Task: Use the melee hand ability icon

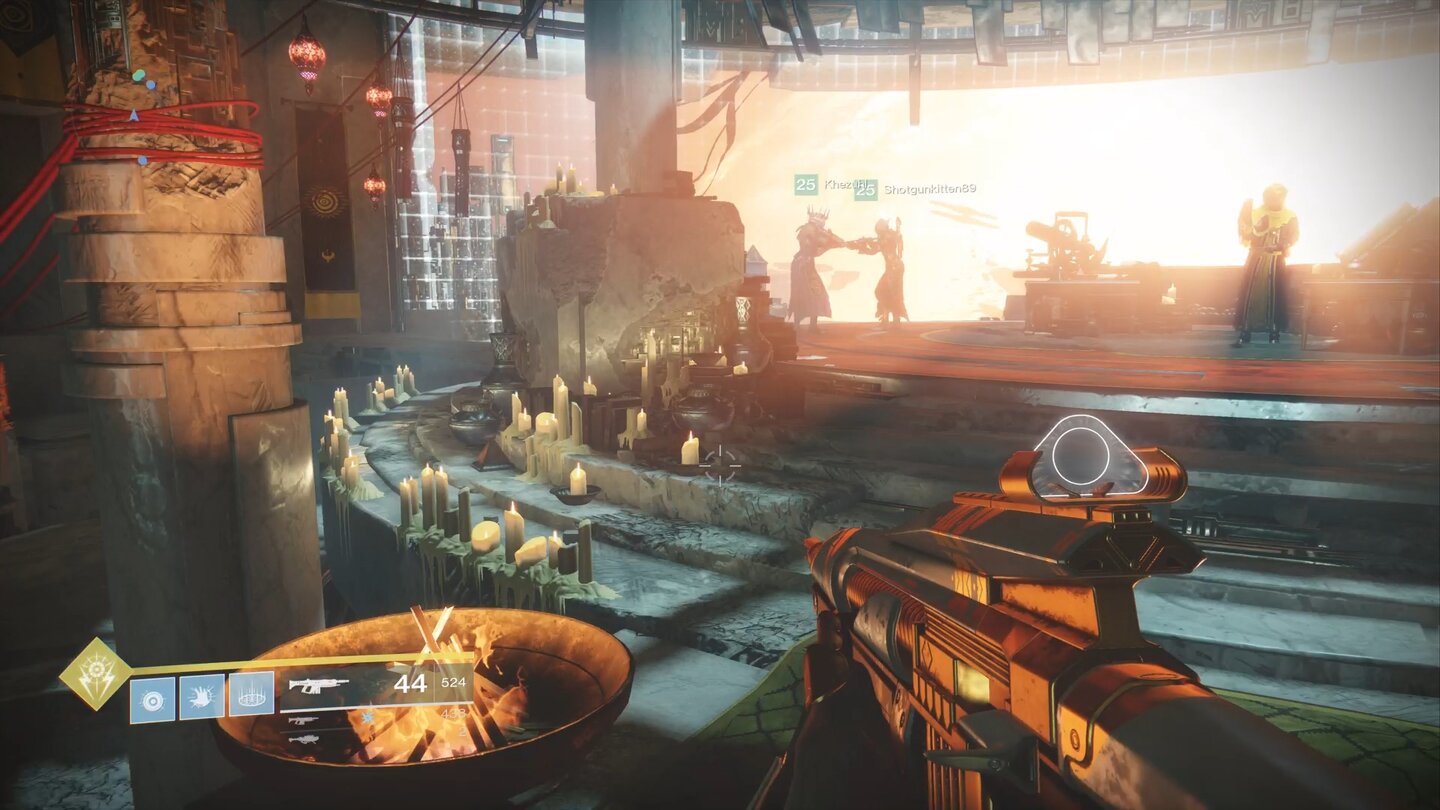Action: (201, 697)
